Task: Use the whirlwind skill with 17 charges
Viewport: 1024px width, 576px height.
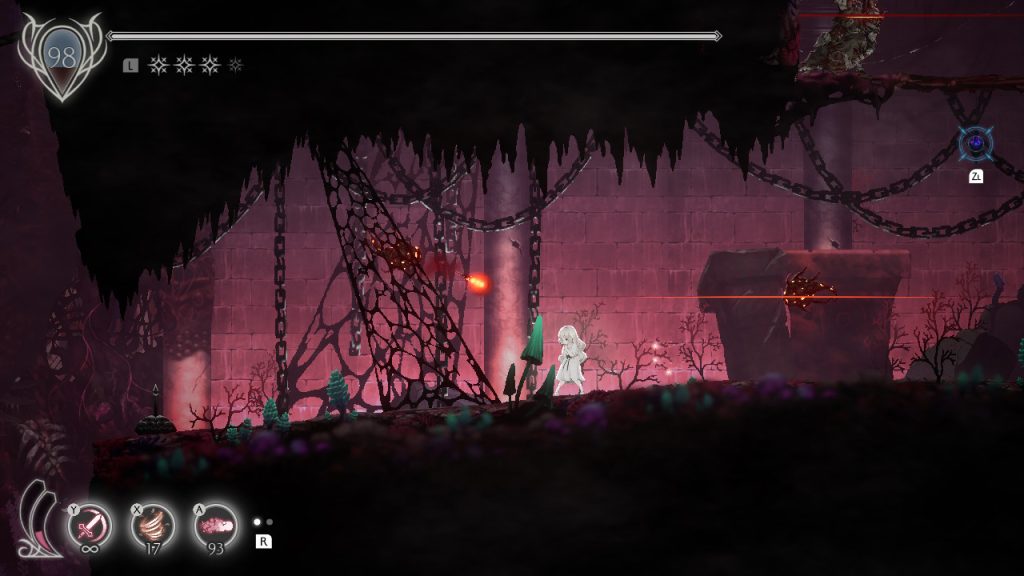Action: (x=153, y=525)
